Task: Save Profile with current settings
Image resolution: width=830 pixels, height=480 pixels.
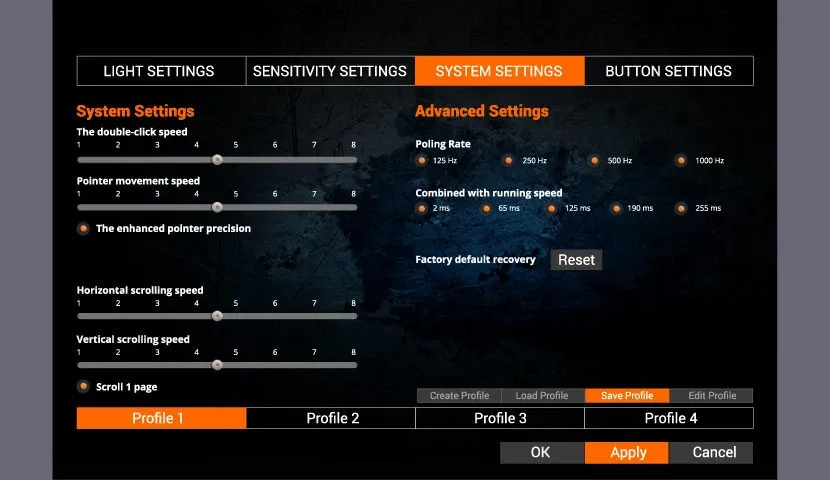Action: 627,396
